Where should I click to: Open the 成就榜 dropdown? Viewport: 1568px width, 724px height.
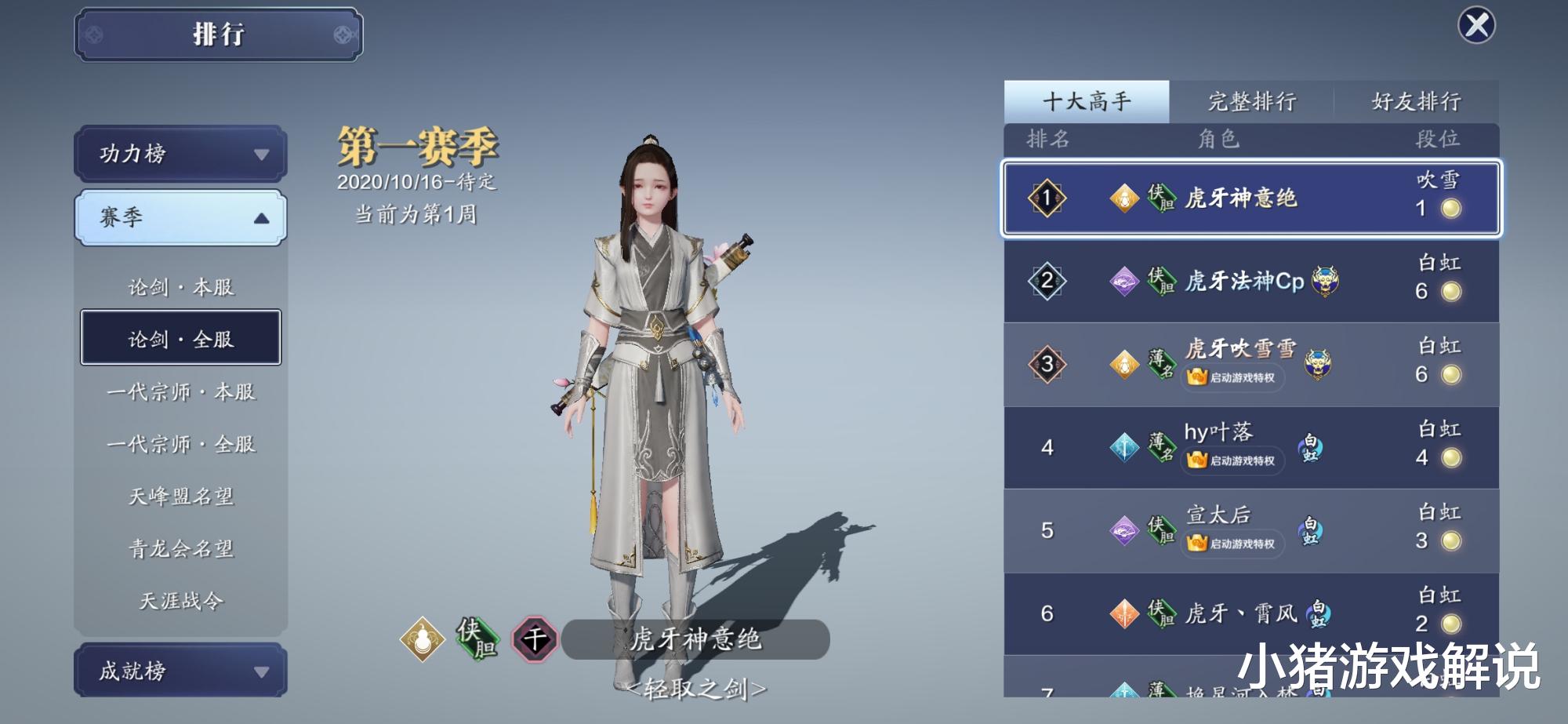click(179, 671)
